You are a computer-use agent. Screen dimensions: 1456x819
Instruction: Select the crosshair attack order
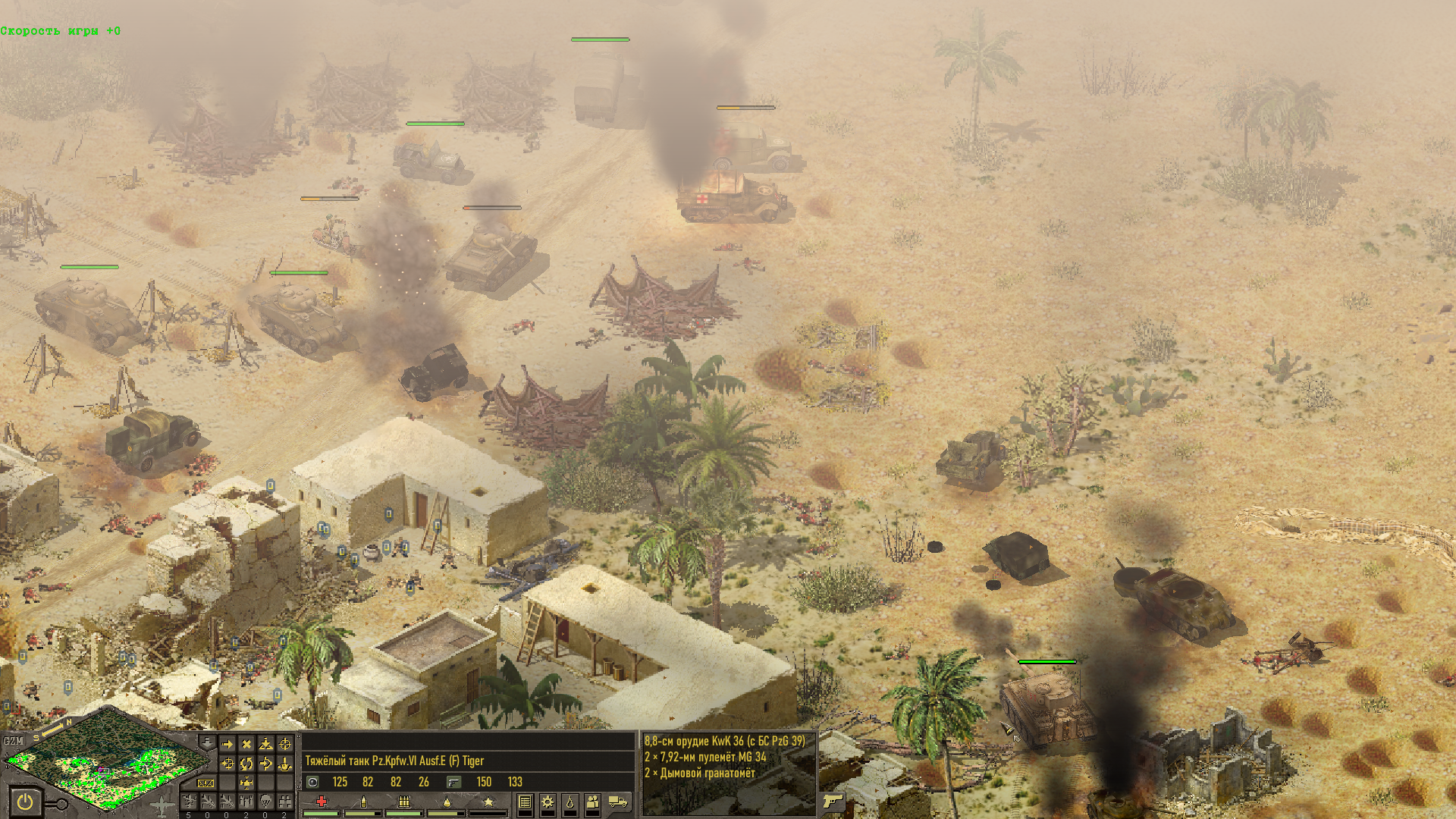(x=285, y=744)
